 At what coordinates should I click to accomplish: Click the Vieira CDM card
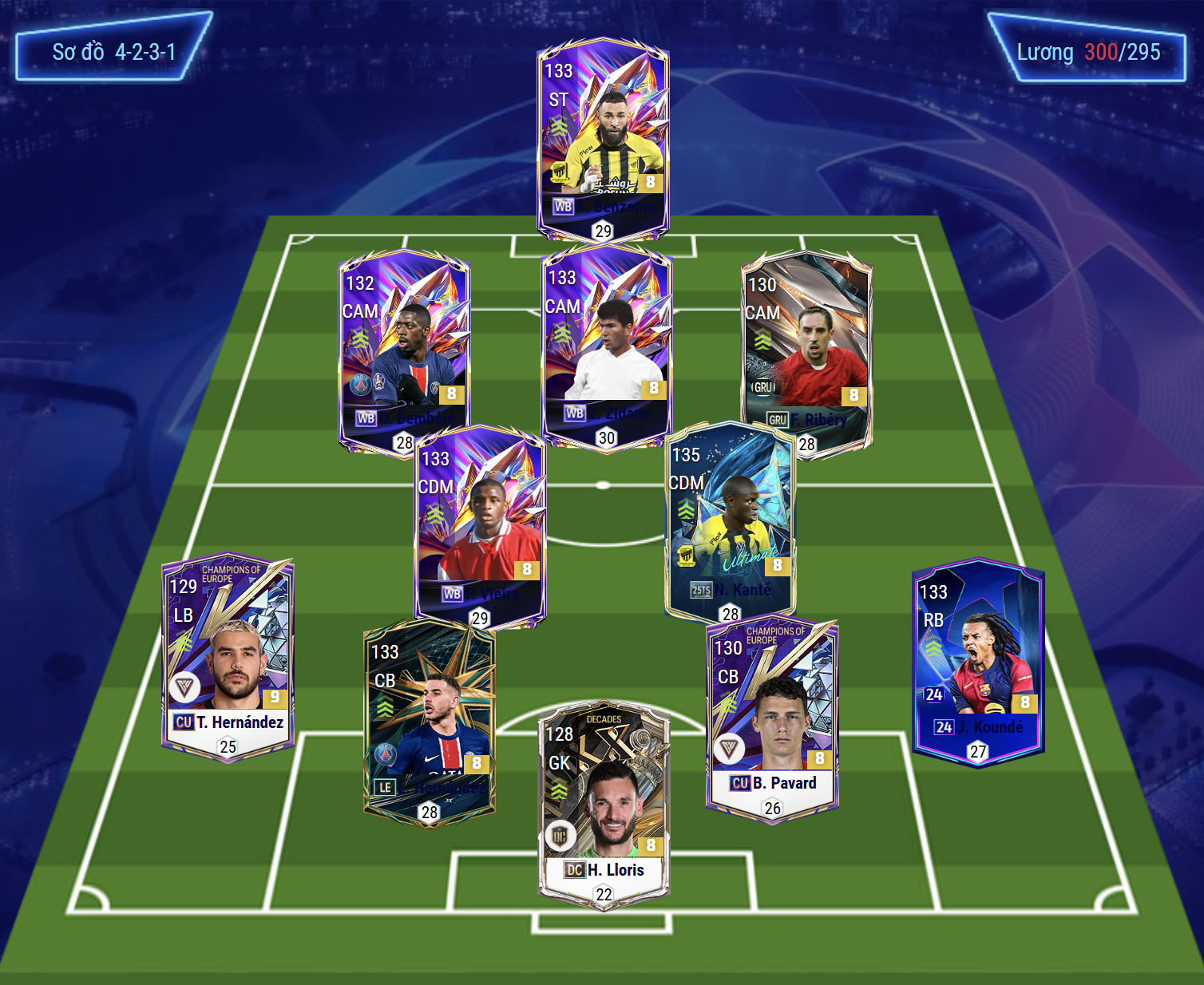point(481,527)
